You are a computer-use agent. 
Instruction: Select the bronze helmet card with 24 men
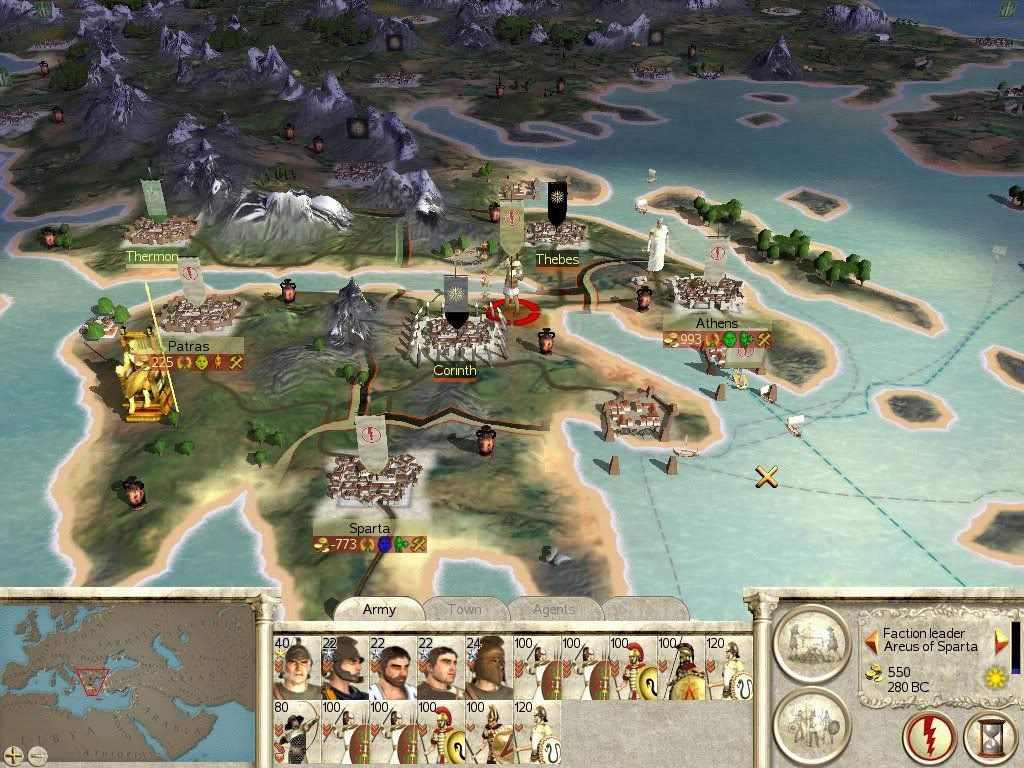(x=488, y=666)
